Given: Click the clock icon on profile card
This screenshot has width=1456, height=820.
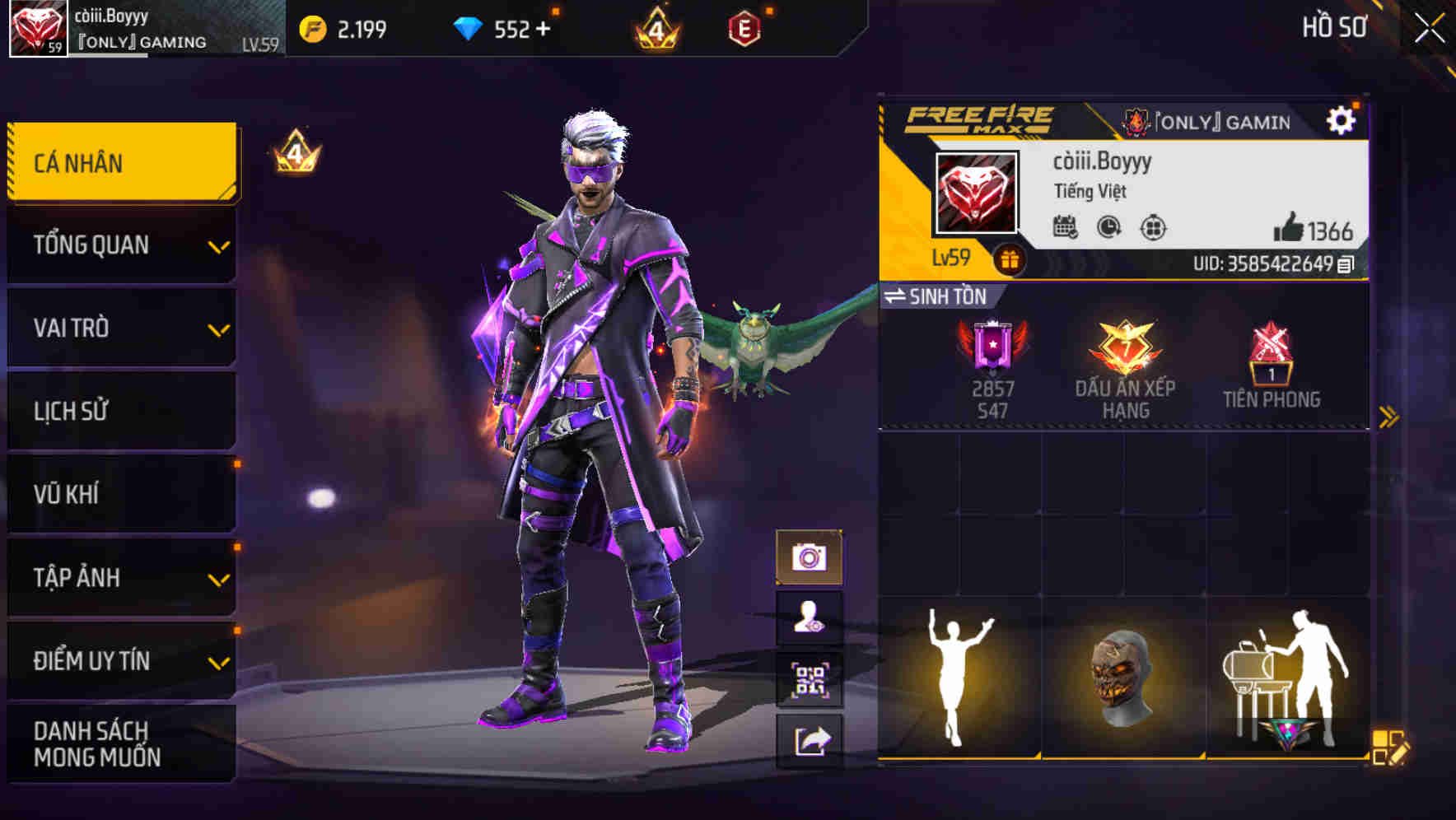Looking at the screenshot, I should [x=1107, y=228].
